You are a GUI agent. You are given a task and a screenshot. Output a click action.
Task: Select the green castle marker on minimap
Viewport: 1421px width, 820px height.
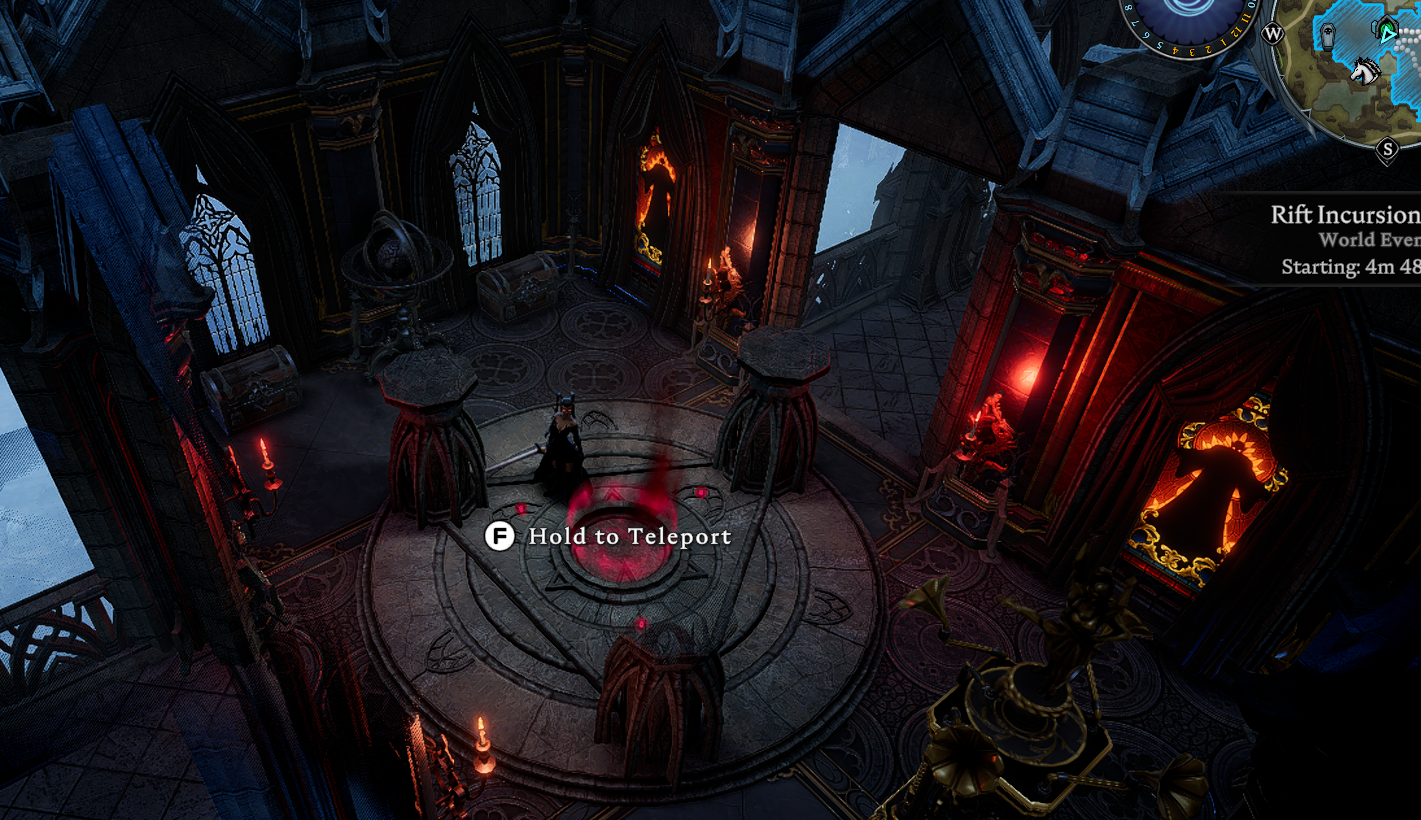pos(1387,31)
